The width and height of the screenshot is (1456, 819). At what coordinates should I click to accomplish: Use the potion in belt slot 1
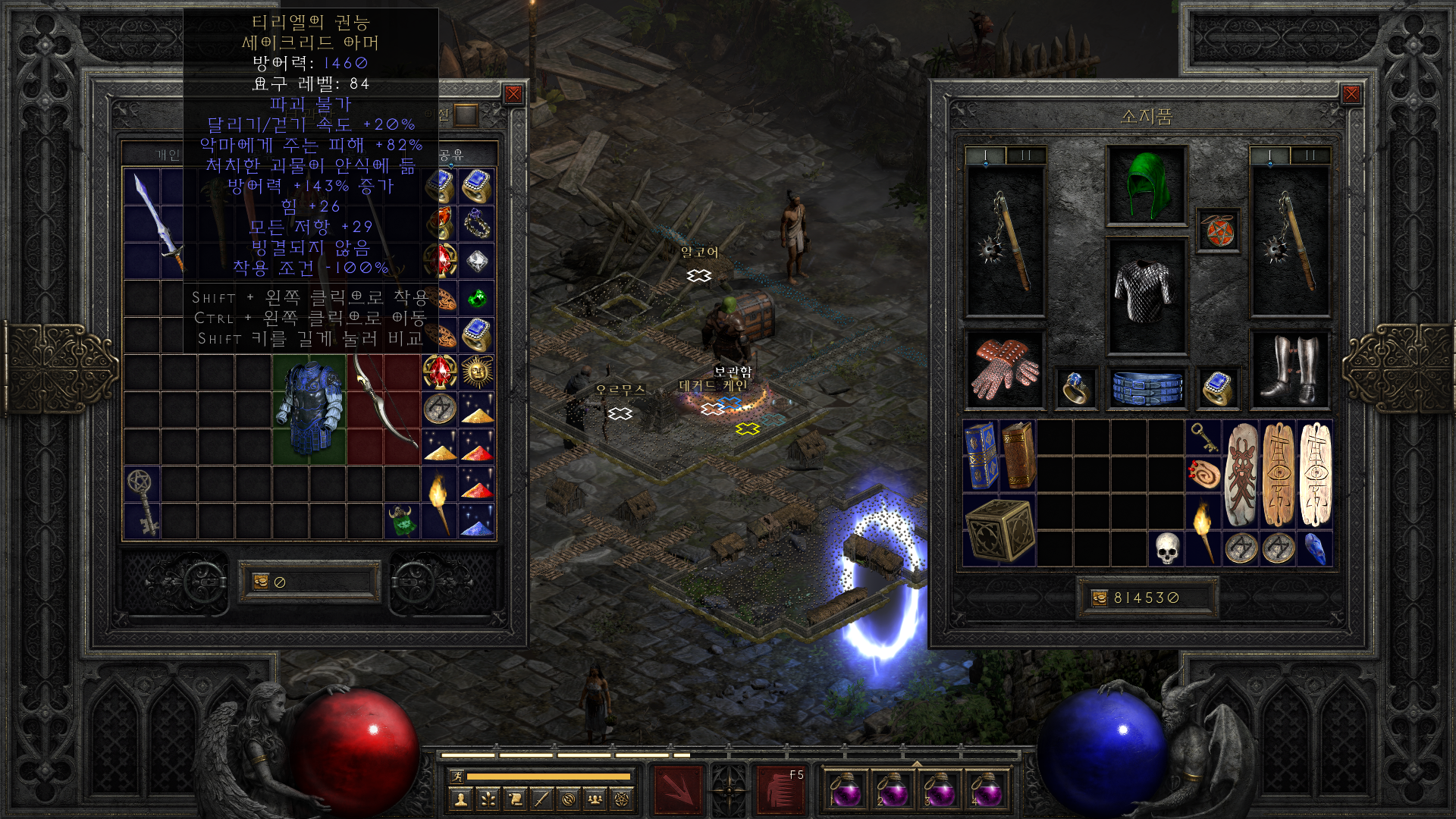pyautogui.click(x=846, y=790)
